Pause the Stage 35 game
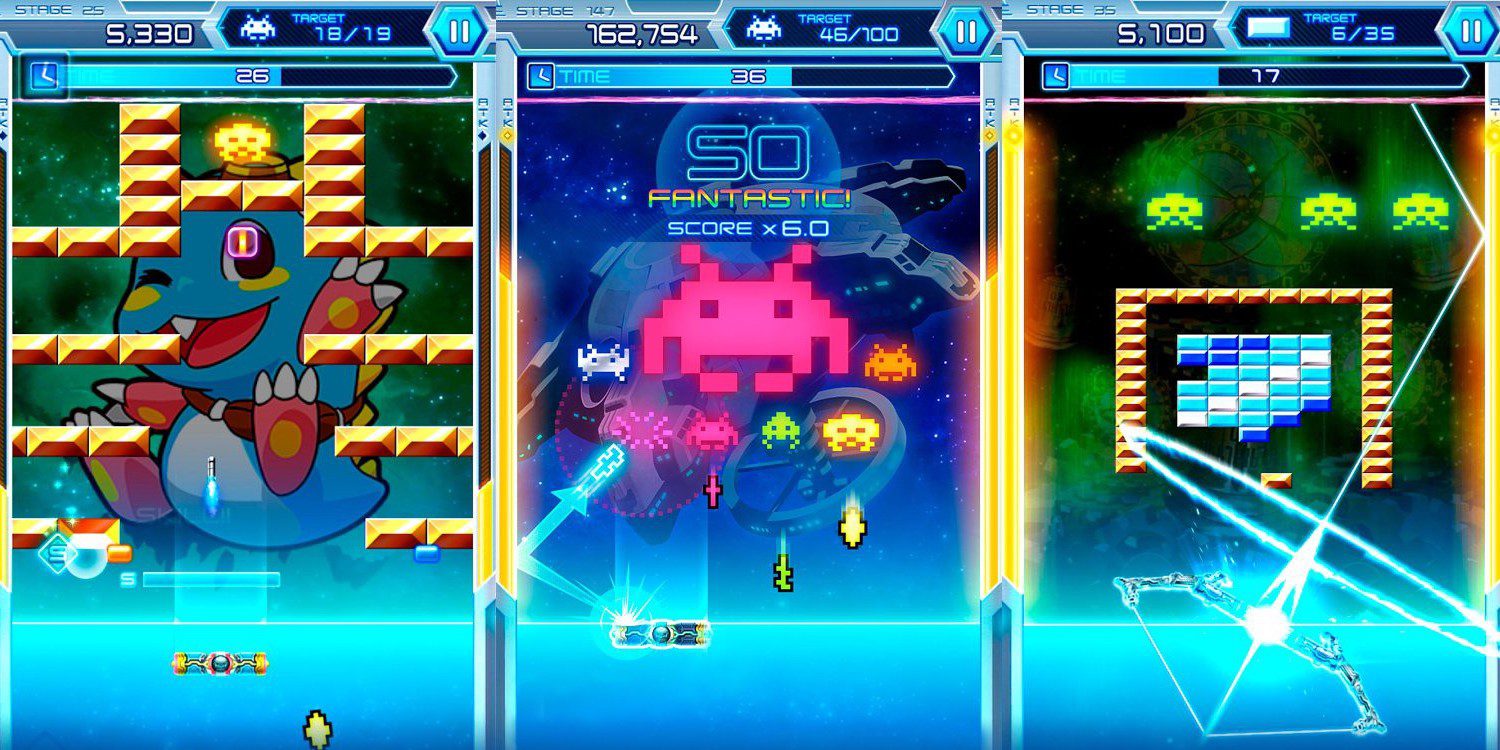1500x750 pixels. (1471, 31)
